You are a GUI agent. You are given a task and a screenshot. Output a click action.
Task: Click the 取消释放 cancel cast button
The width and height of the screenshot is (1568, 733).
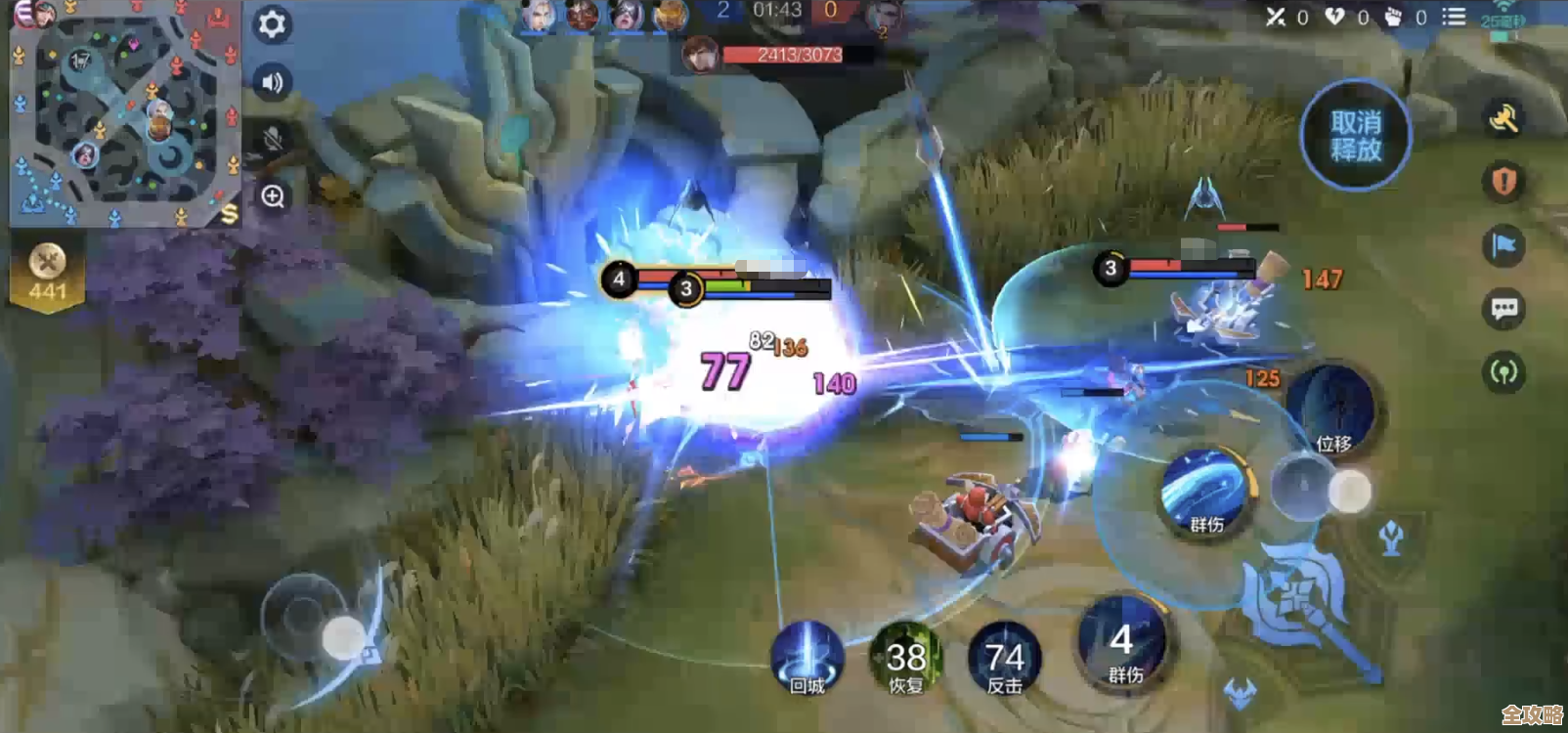point(1355,136)
